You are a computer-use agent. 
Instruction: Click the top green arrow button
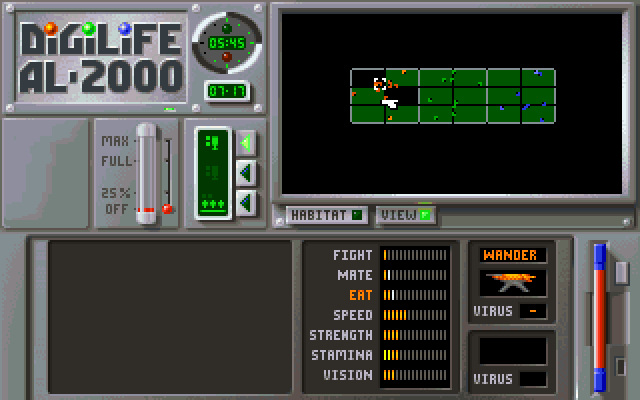[x=246, y=143]
